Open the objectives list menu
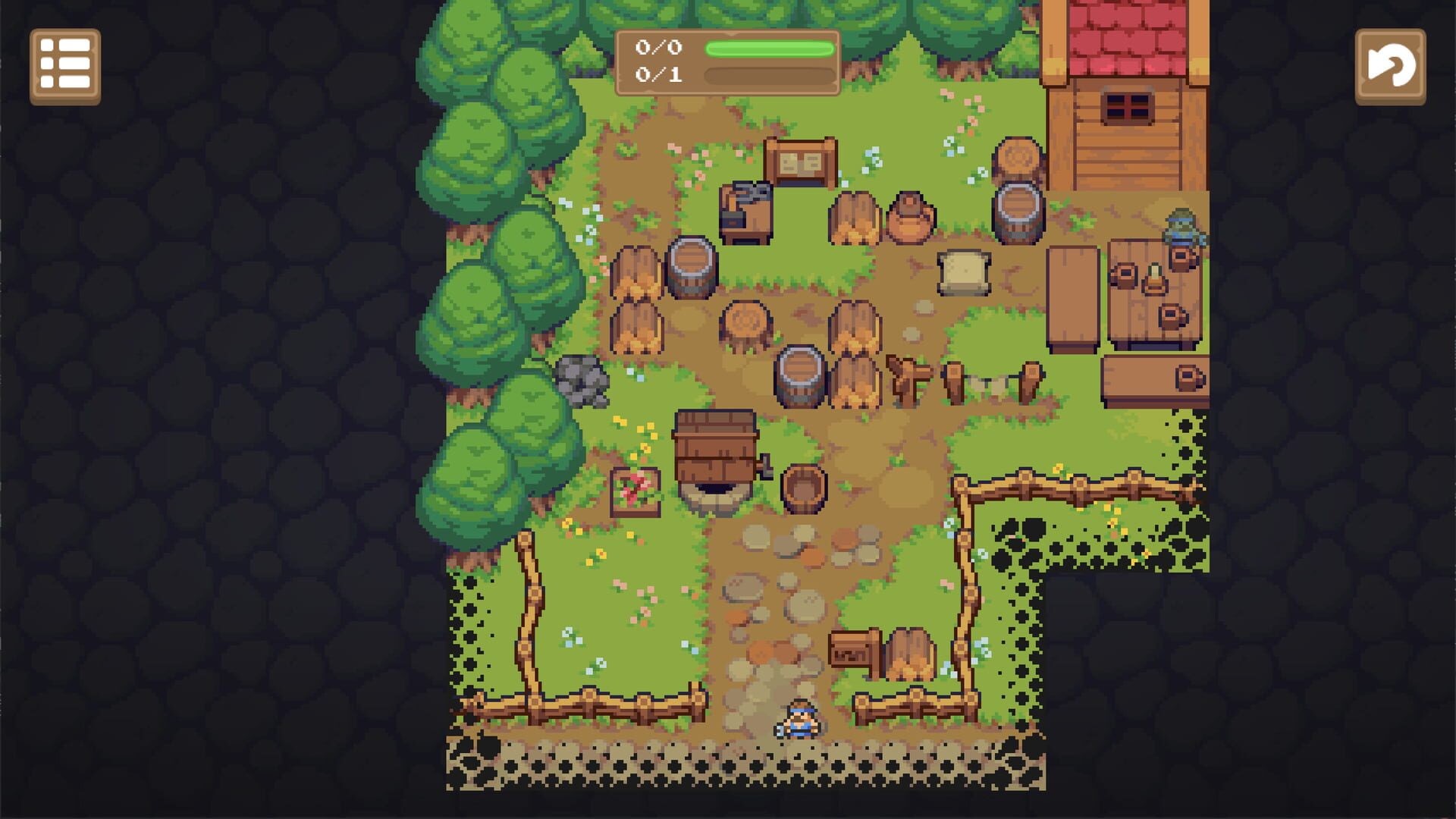The image size is (1456, 819). 64,64
